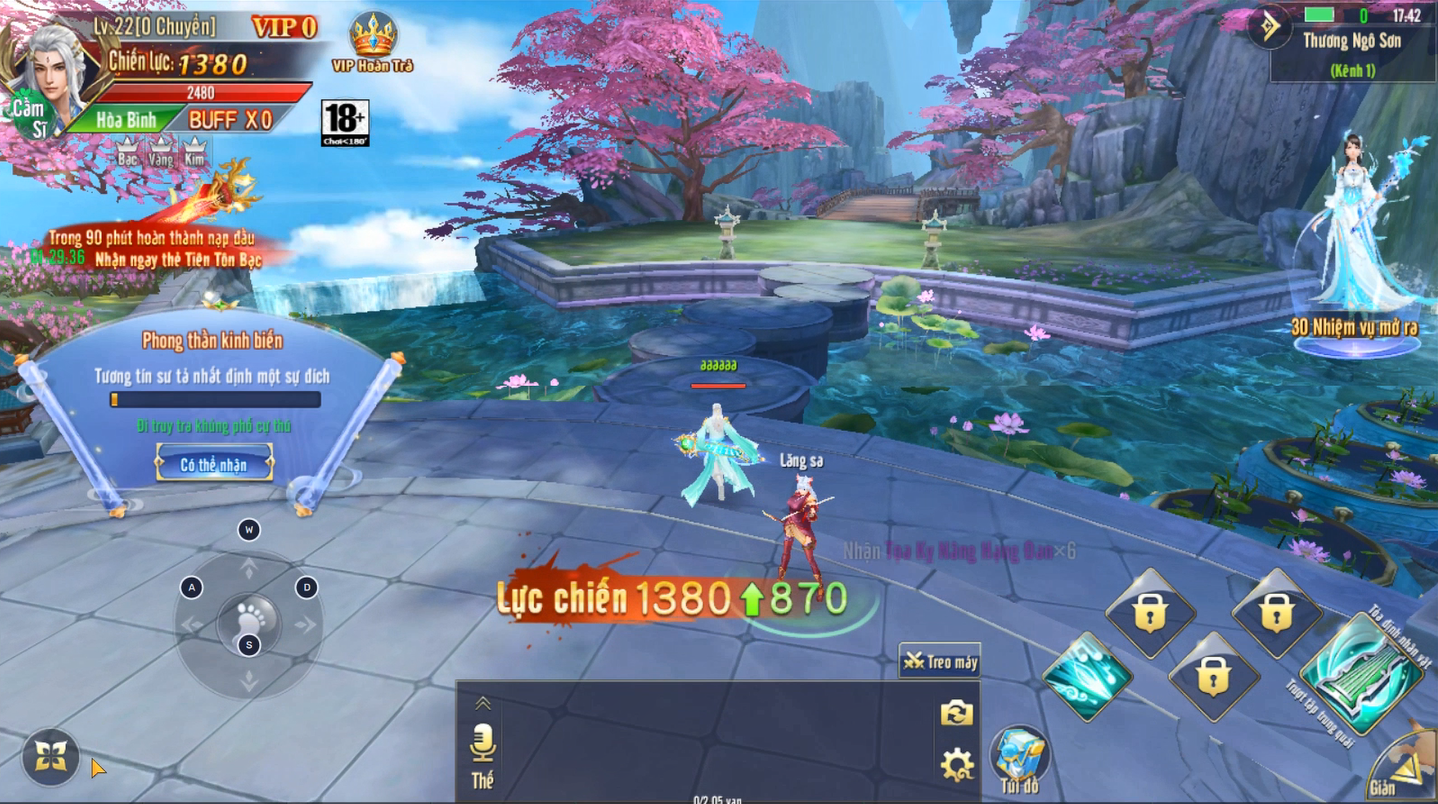1438x804 pixels.
Task: Open settings with the gear icon
Action: coord(956,765)
